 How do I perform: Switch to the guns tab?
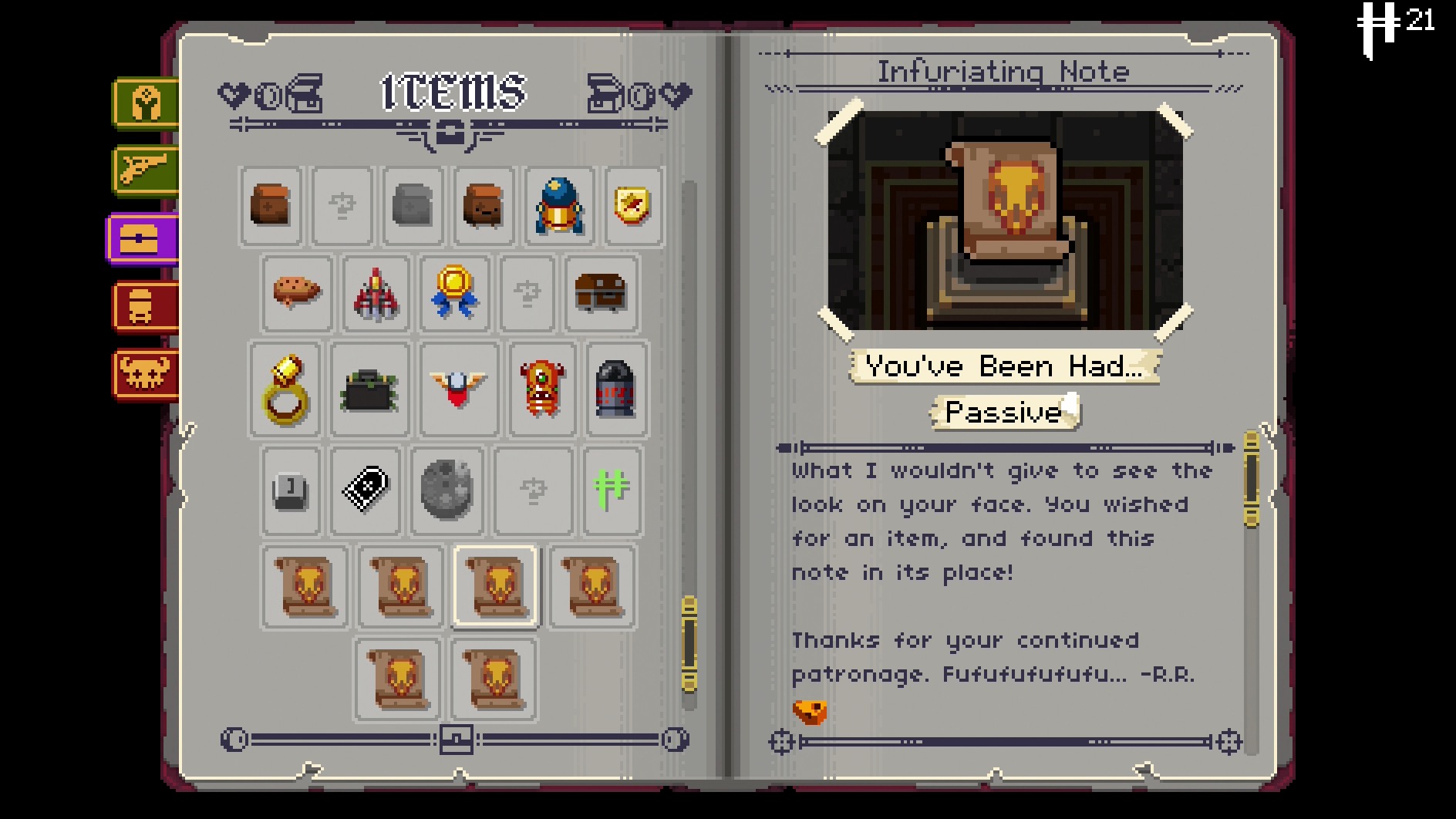[146, 170]
